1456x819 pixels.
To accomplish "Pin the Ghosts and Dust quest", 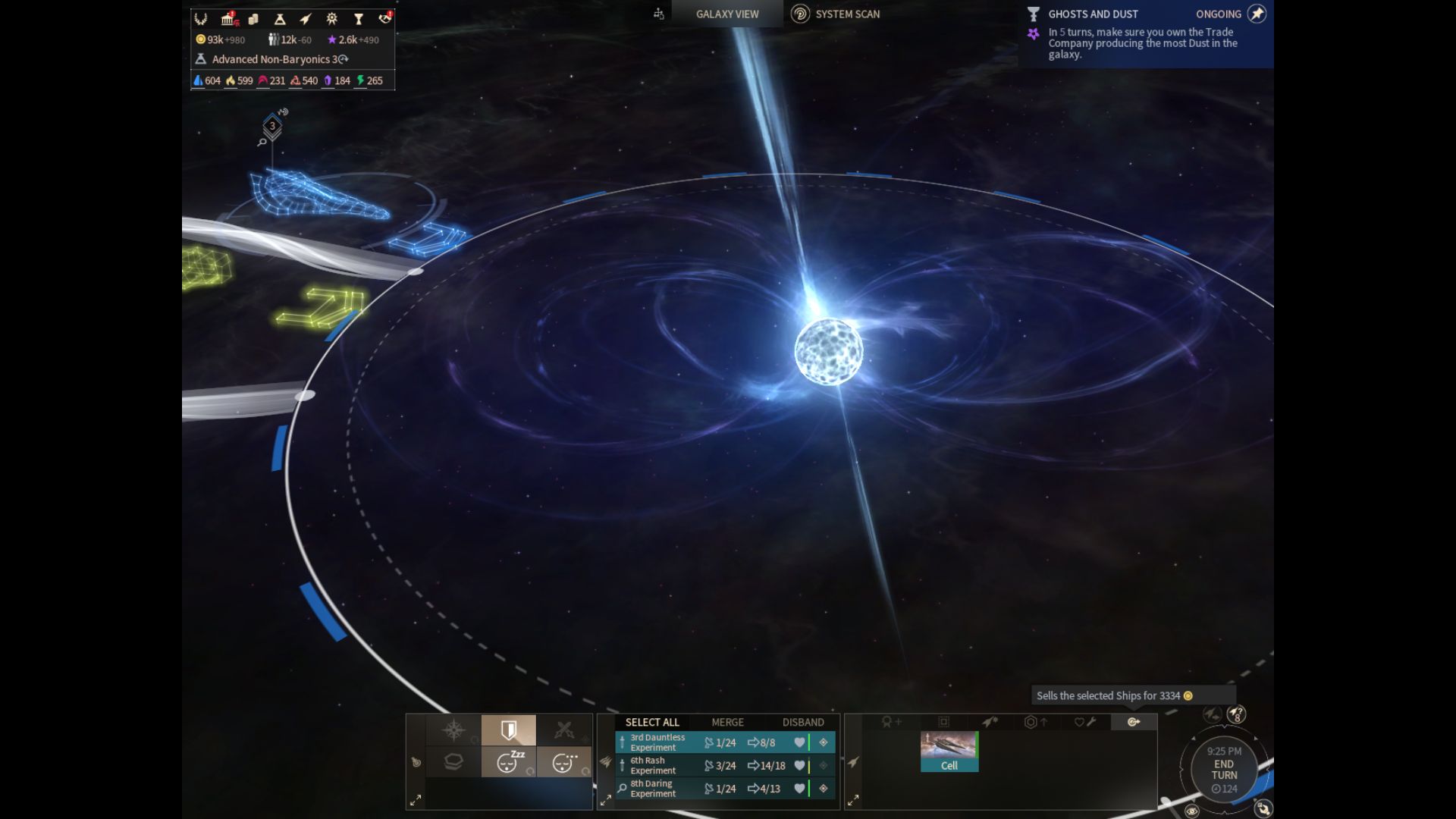I will [x=1257, y=14].
